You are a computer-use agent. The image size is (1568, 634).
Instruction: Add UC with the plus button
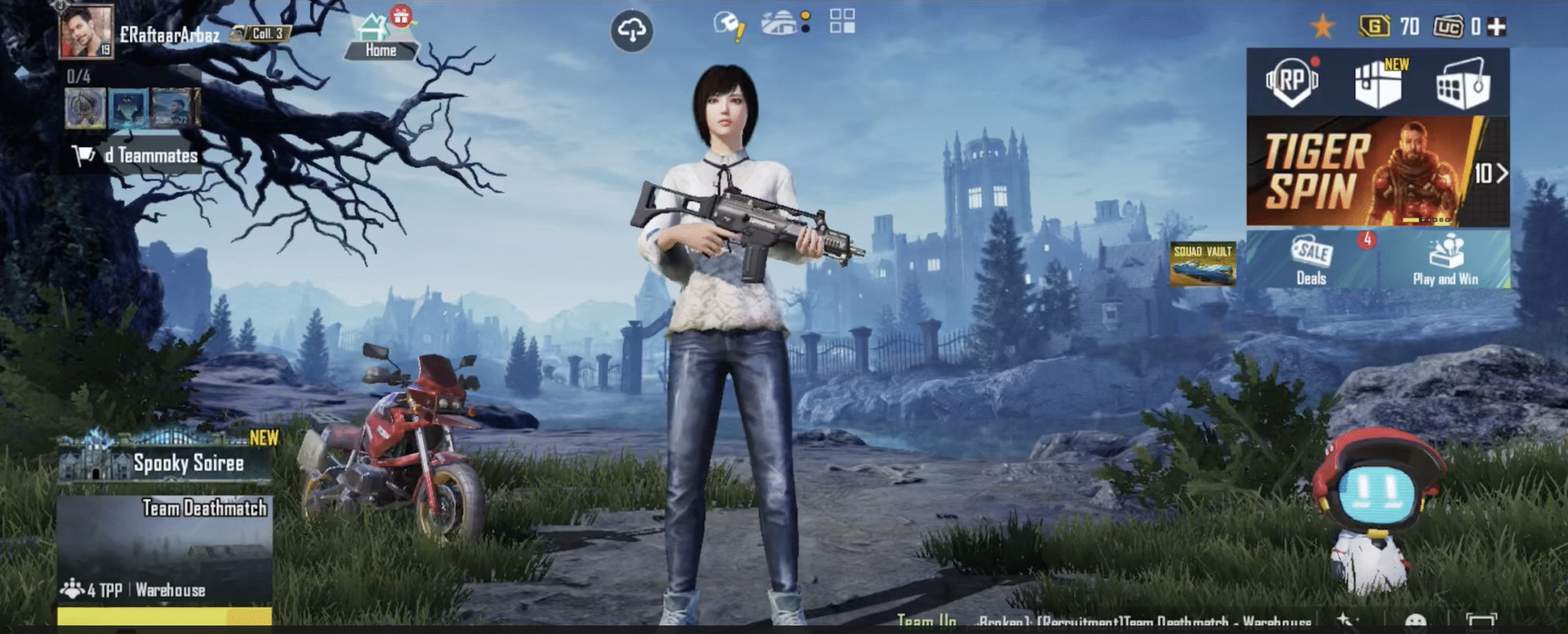click(1496, 27)
